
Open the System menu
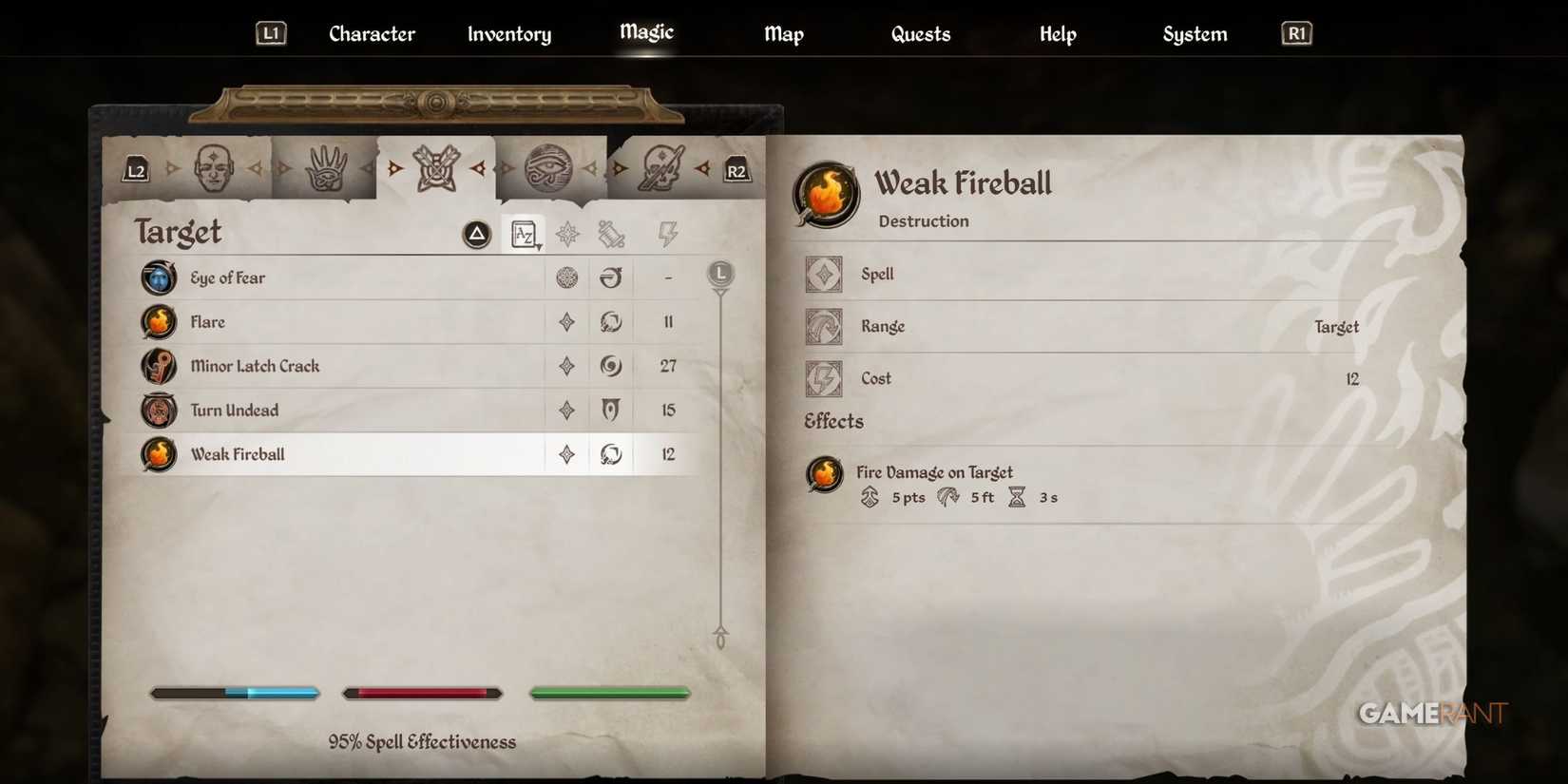1194,33
